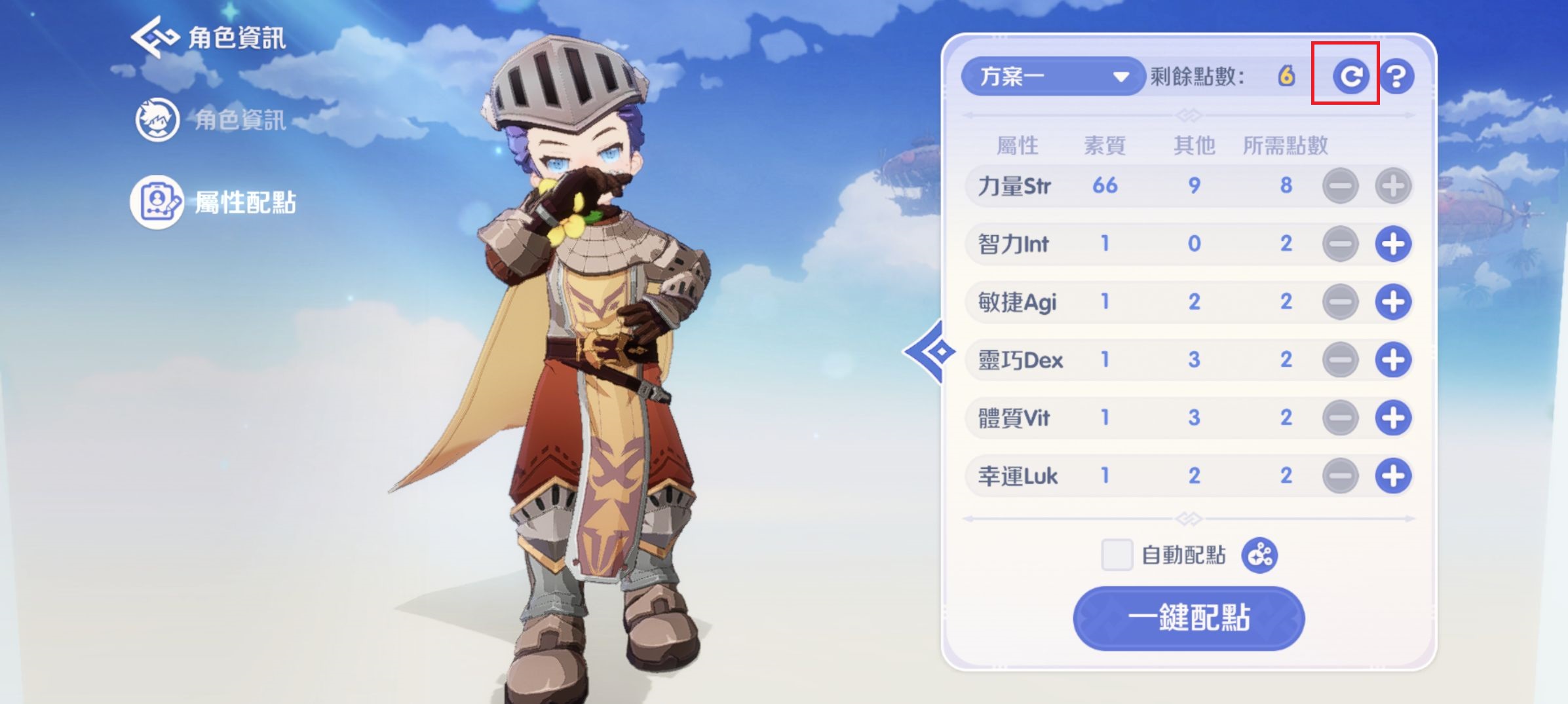Image resolution: width=1568 pixels, height=704 pixels.
Task: Tick the 自動配點 checkbox
Action: click(1117, 555)
